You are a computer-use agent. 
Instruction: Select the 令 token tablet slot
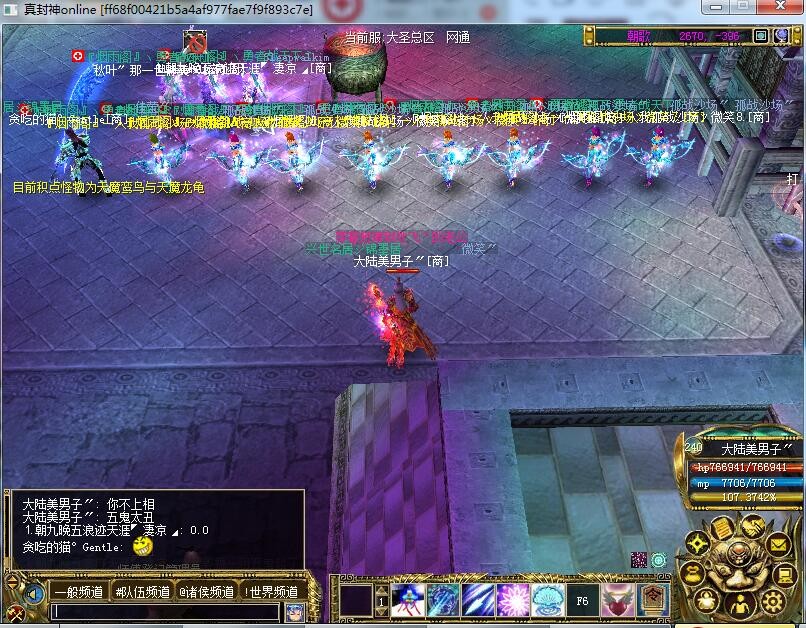coord(653,600)
